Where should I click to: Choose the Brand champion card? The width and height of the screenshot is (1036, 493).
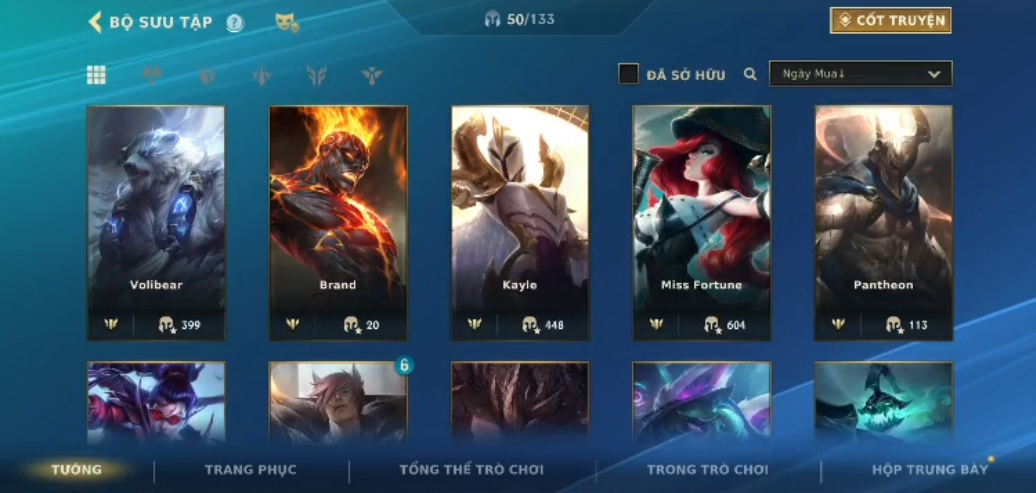pos(338,222)
